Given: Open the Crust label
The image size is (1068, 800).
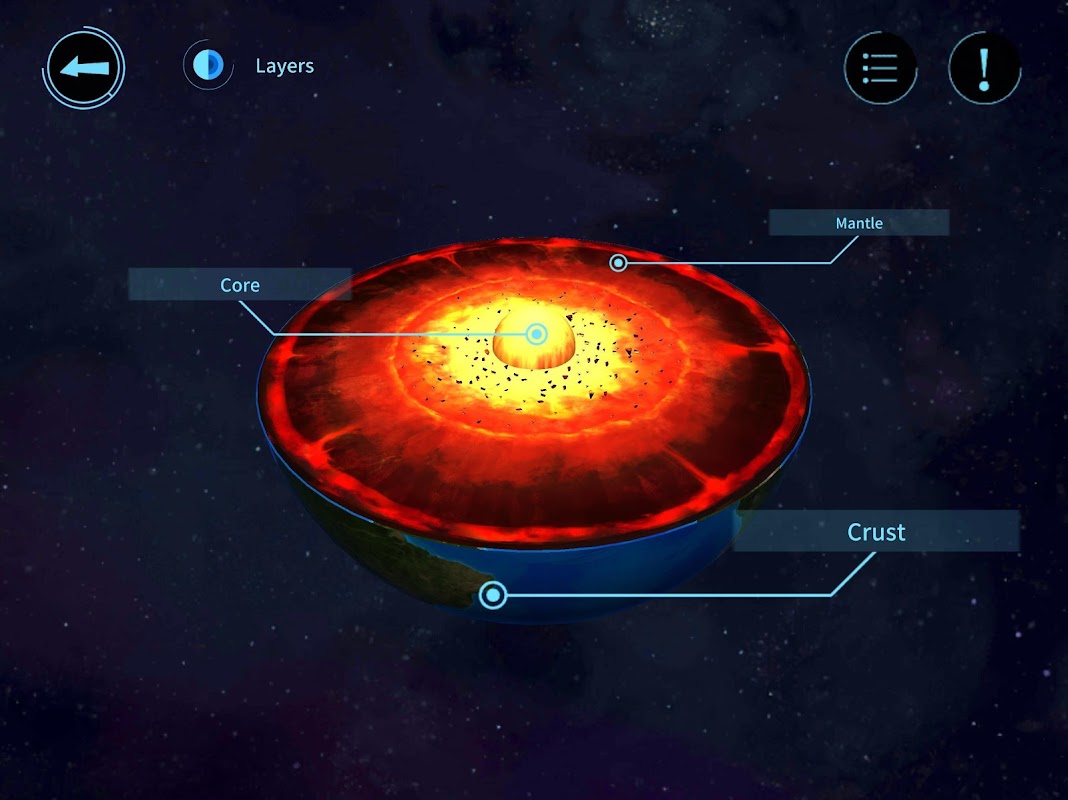Looking at the screenshot, I should (x=876, y=532).
